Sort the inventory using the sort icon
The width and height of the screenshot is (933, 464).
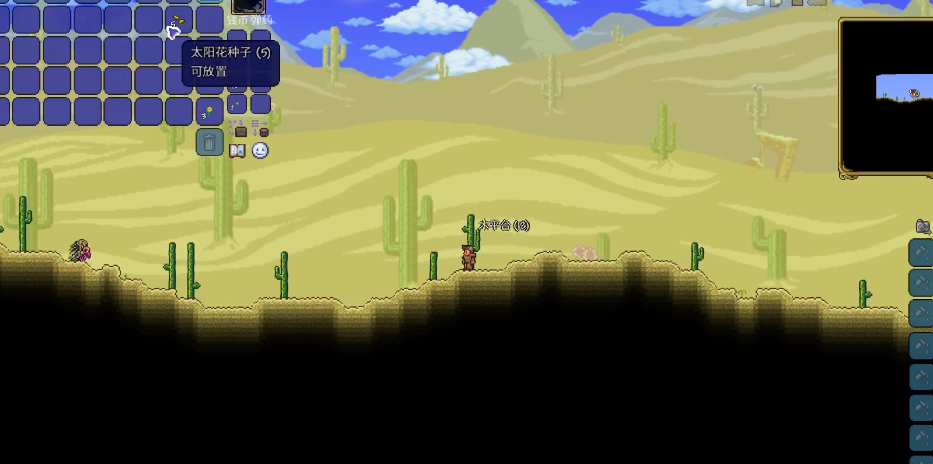pyautogui.click(x=260, y=128)
